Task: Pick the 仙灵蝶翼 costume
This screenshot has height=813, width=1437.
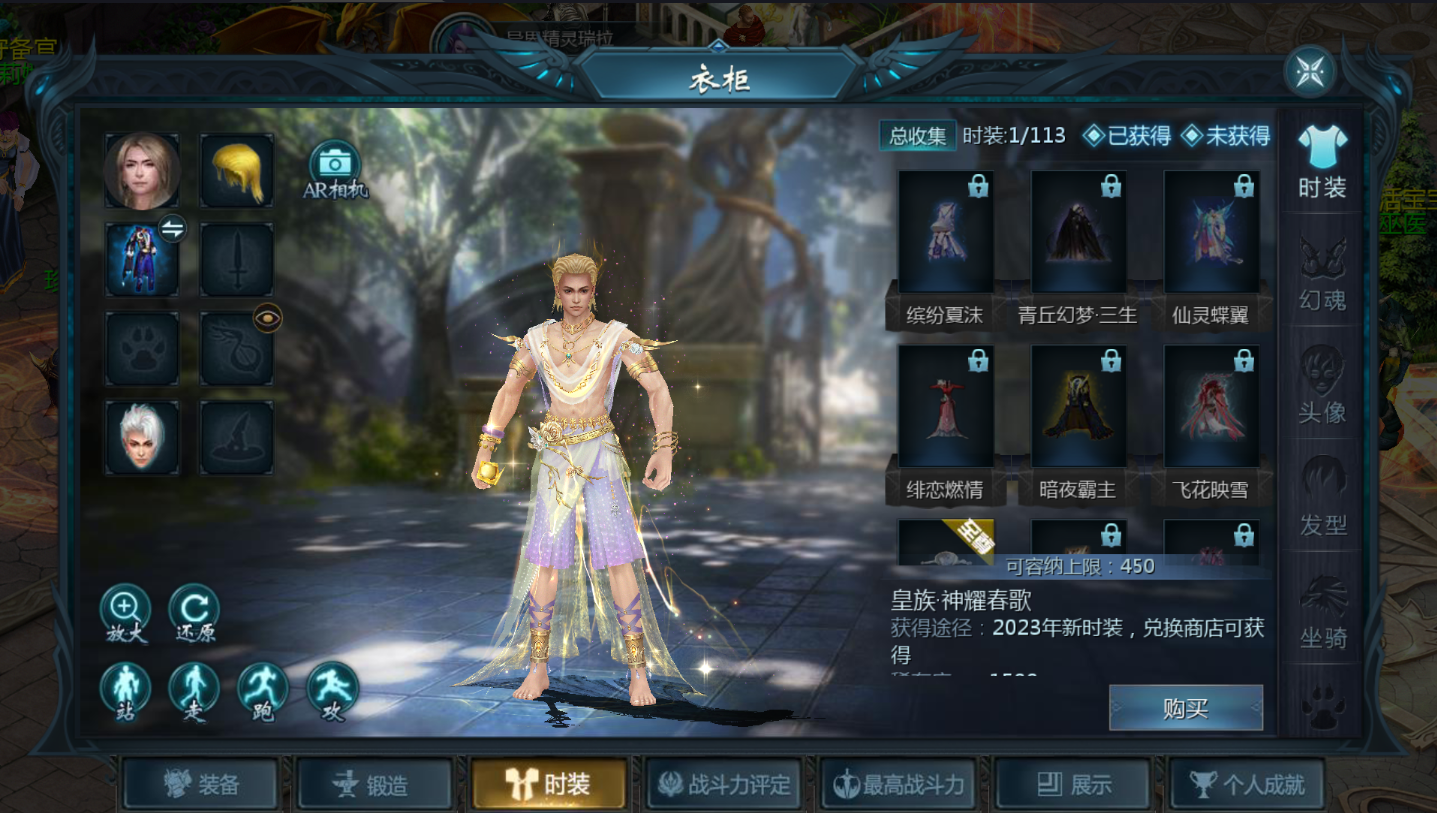Action: (x=1211, y=232)
